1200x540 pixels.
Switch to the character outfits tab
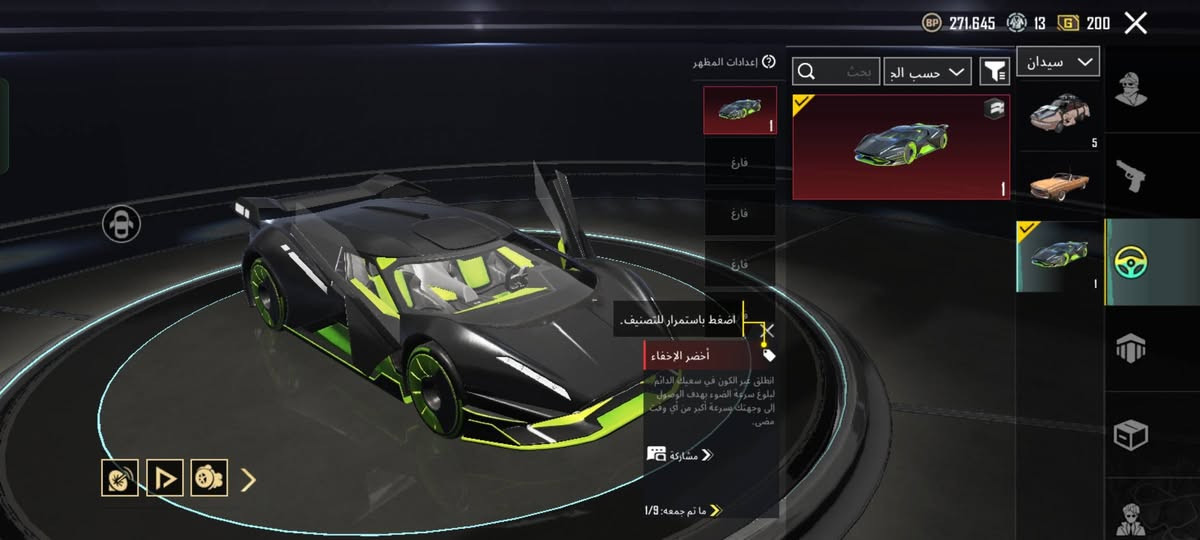pos(1131,89)
